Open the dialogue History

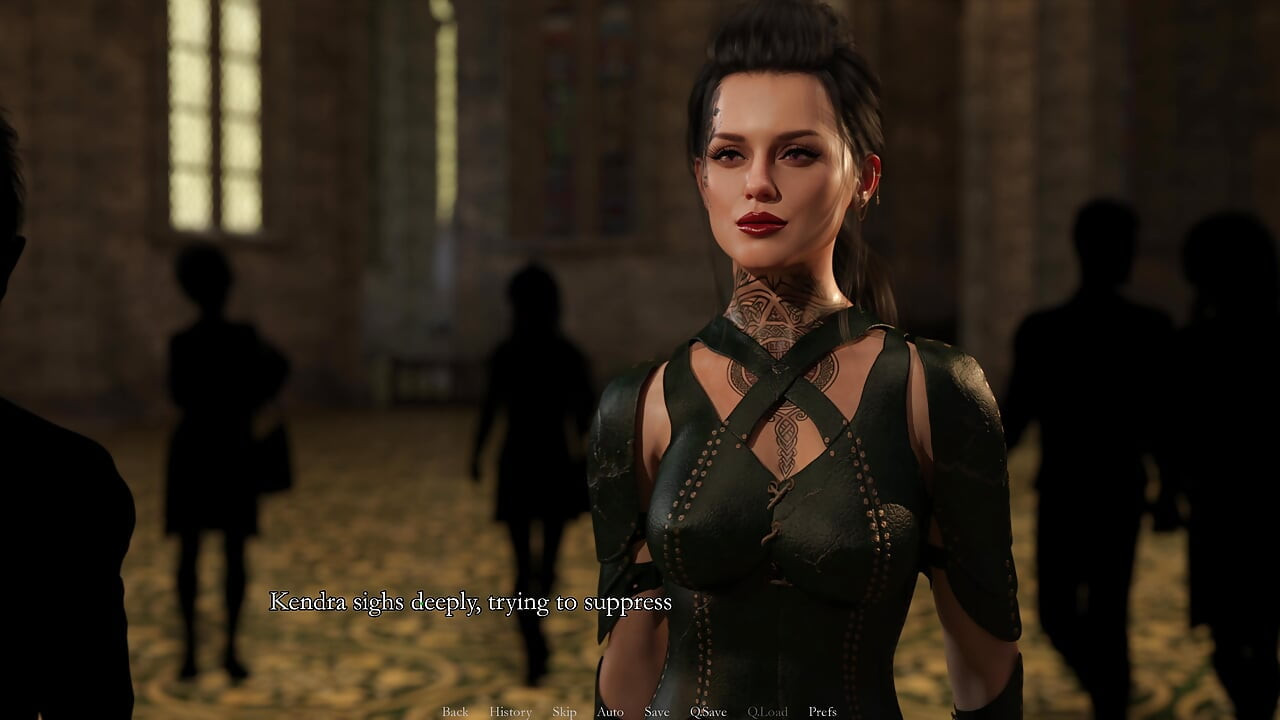tap(510, 712)
